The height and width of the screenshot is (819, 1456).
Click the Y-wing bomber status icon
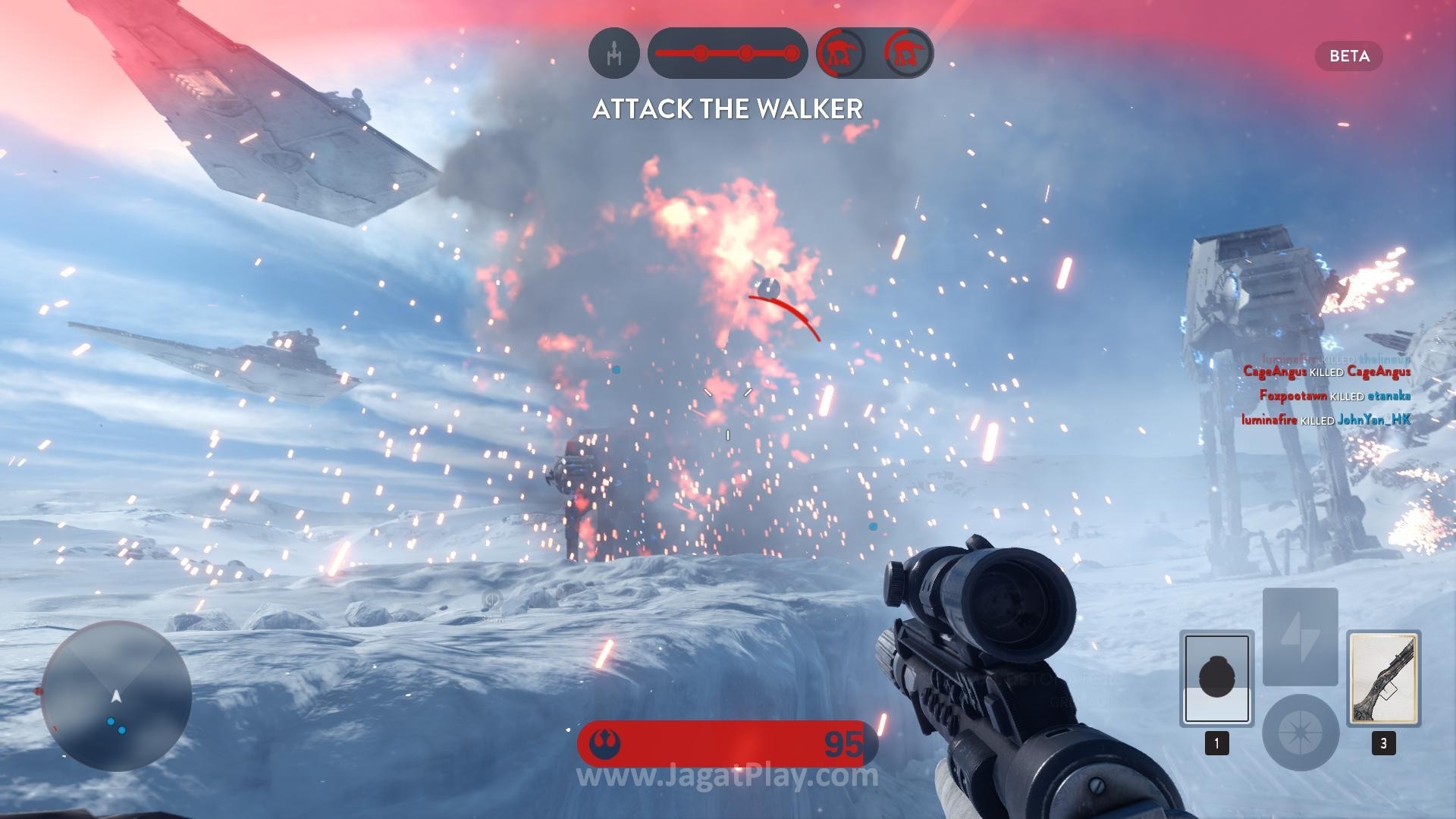[614, 53]
